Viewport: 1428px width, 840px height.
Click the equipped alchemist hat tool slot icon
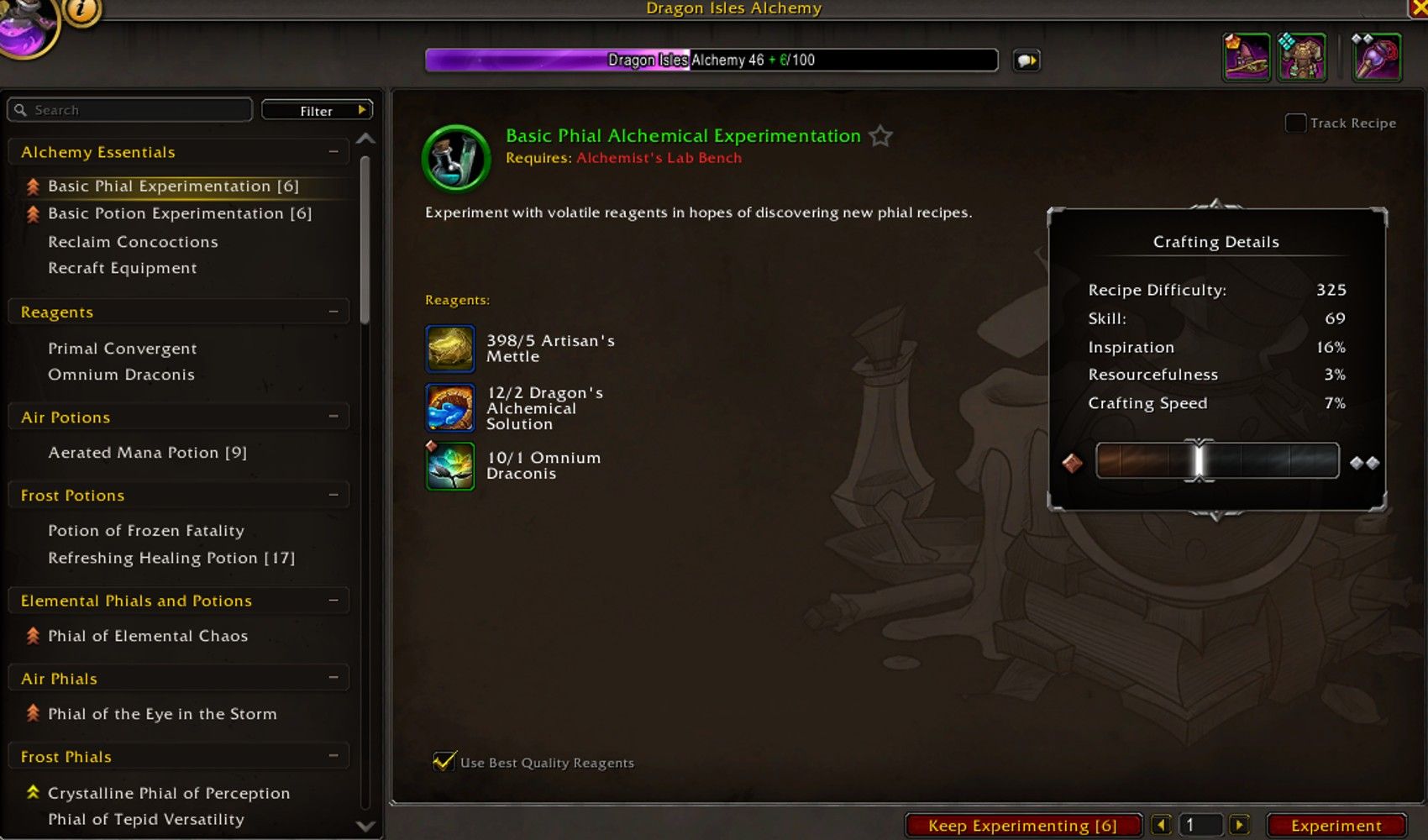(1246, 56)
